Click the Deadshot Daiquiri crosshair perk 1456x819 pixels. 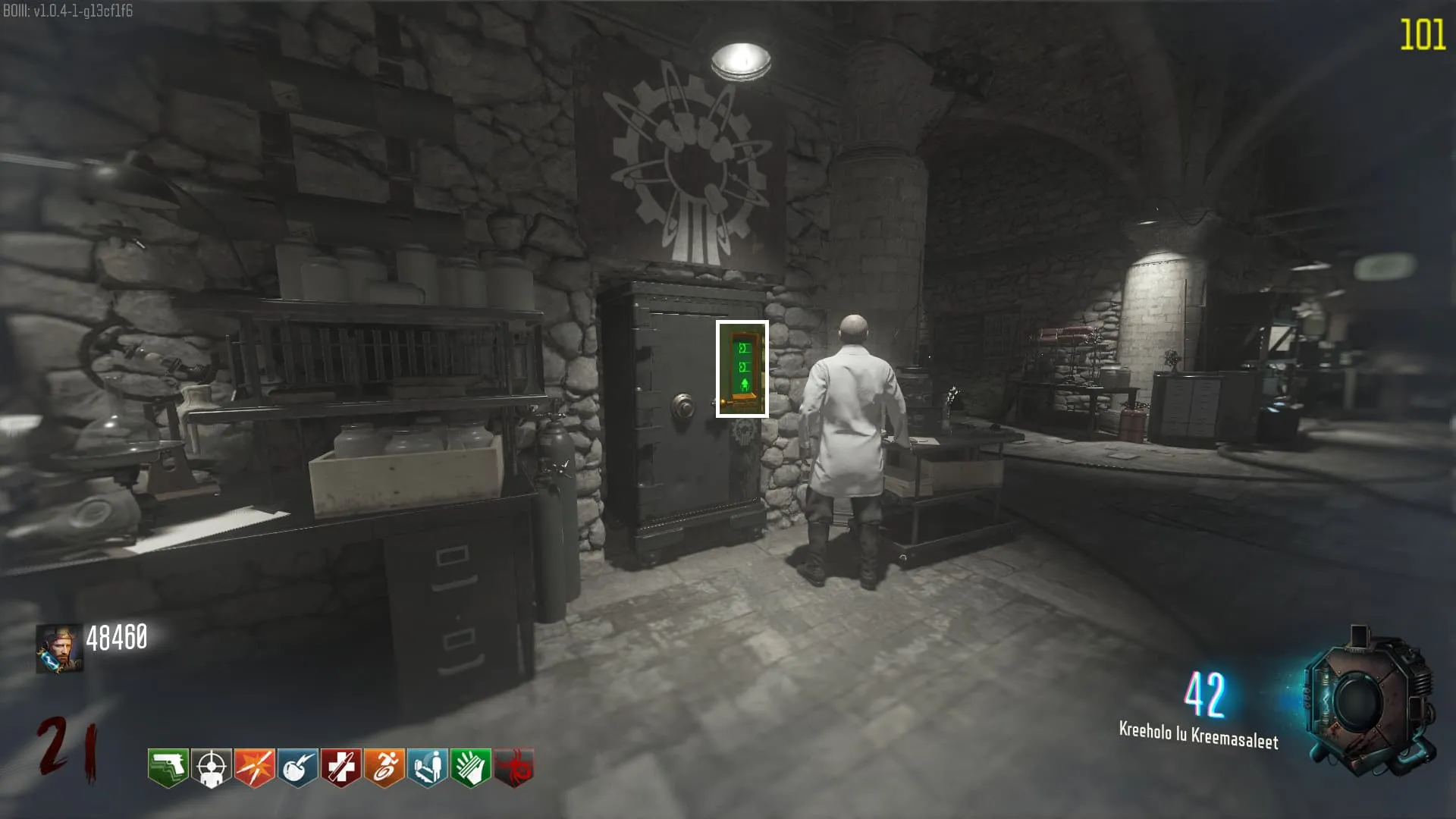point(211,768)
